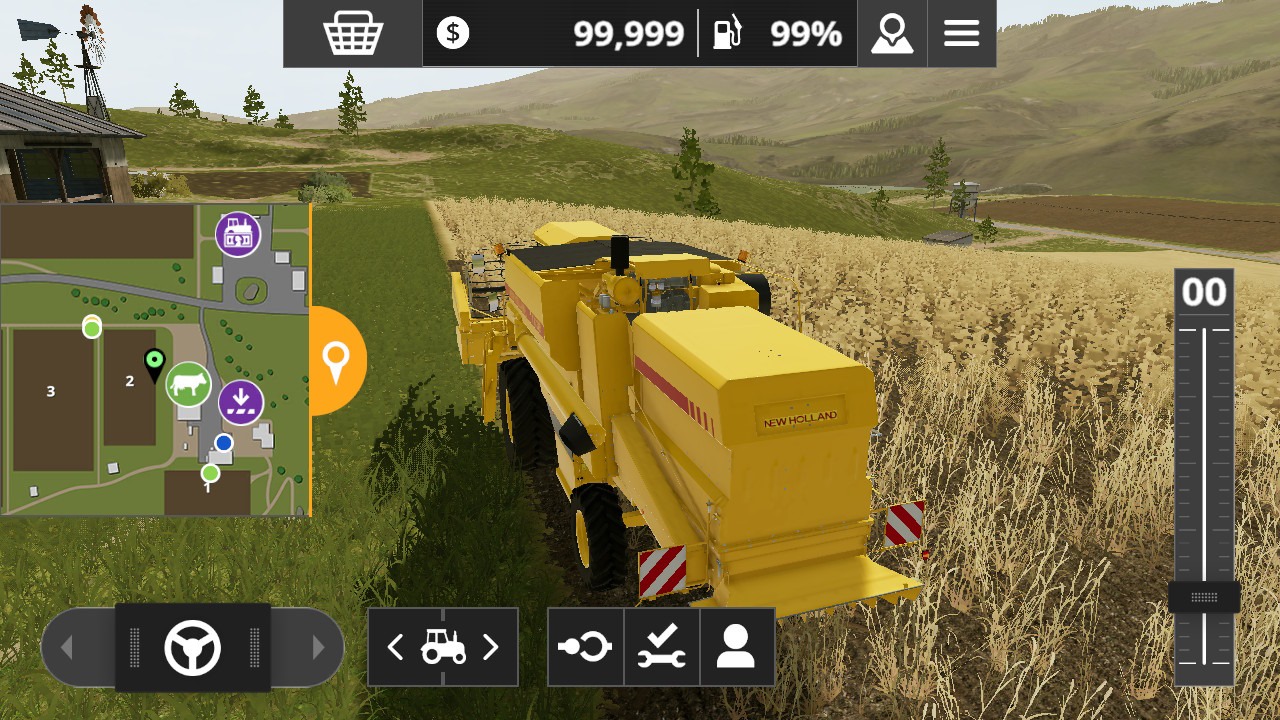Switch to previous vehicle
1280x720 pixels.
[x=396, y=648]
